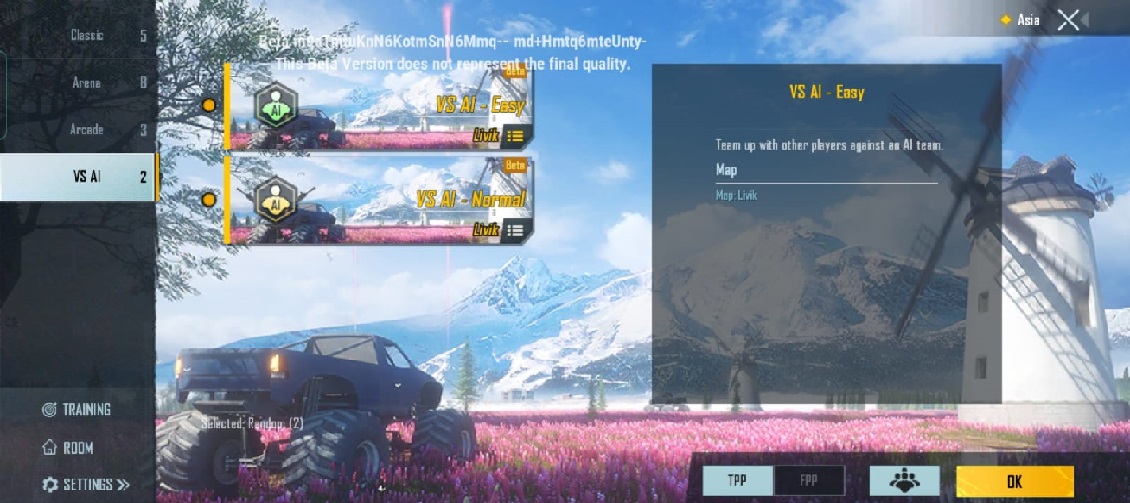The height and width of the screenshot is (503, 1130).
Task: Select the Arcade mode tab
Action: 78,130
